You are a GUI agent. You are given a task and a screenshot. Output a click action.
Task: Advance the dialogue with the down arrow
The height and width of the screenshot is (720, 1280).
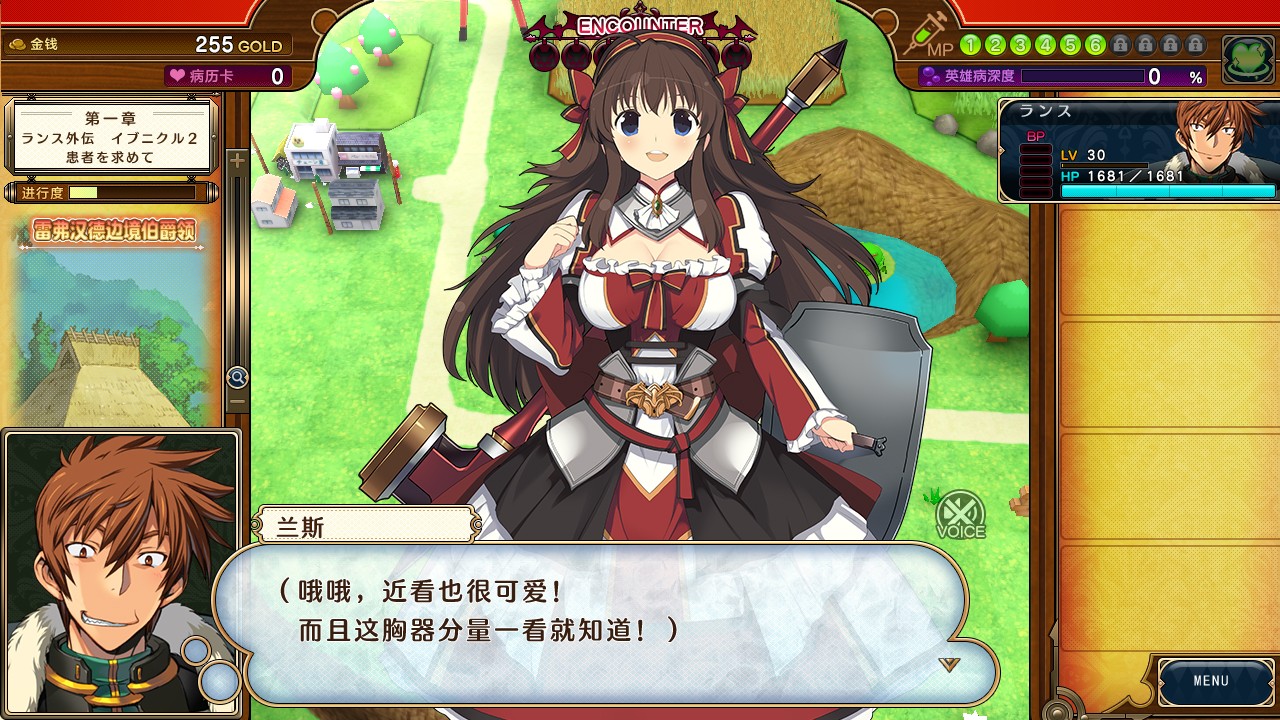[949, 665]
